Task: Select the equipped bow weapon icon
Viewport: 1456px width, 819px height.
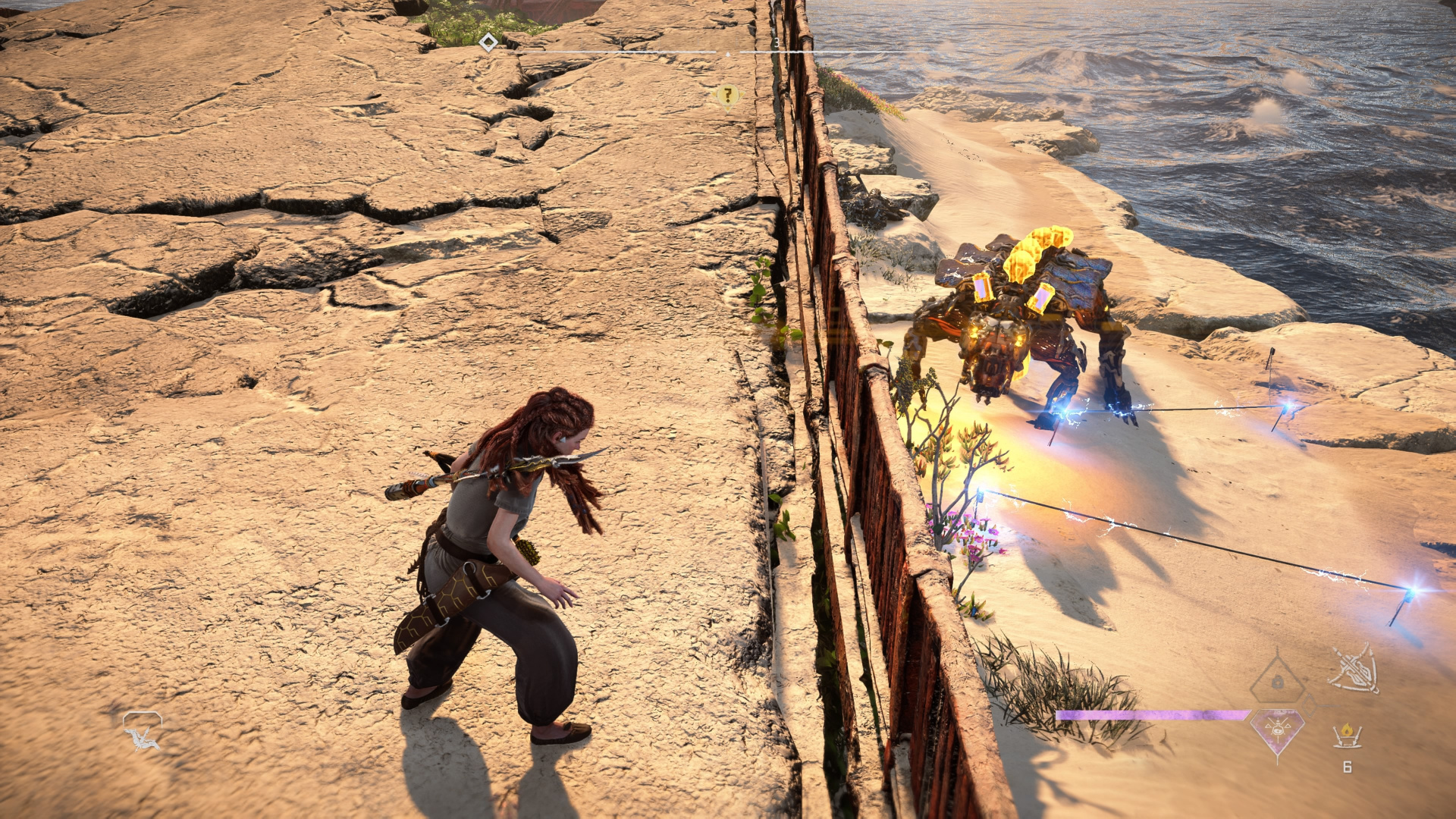Action: point(1354,669)
